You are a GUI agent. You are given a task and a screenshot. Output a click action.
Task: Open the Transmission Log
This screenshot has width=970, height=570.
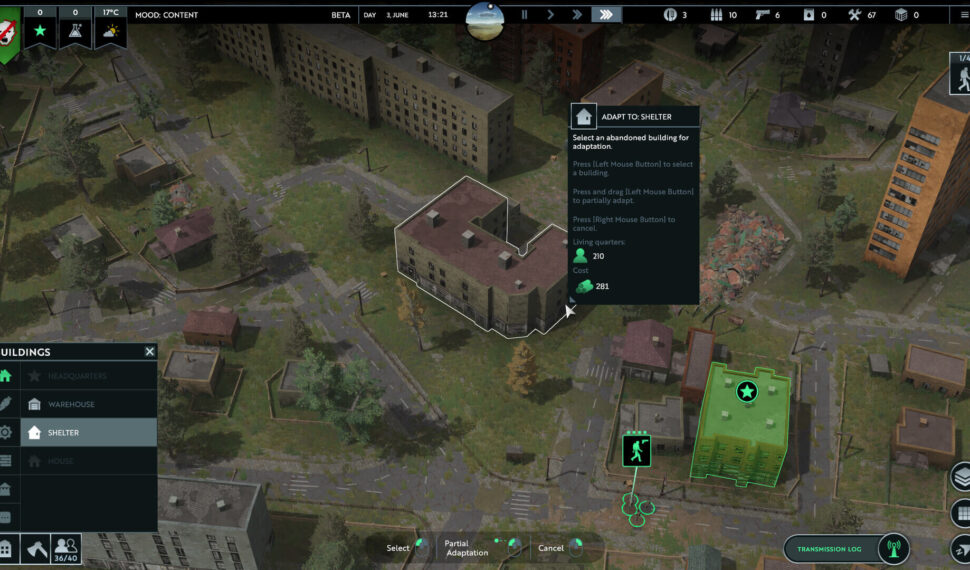tap(835, 549)
